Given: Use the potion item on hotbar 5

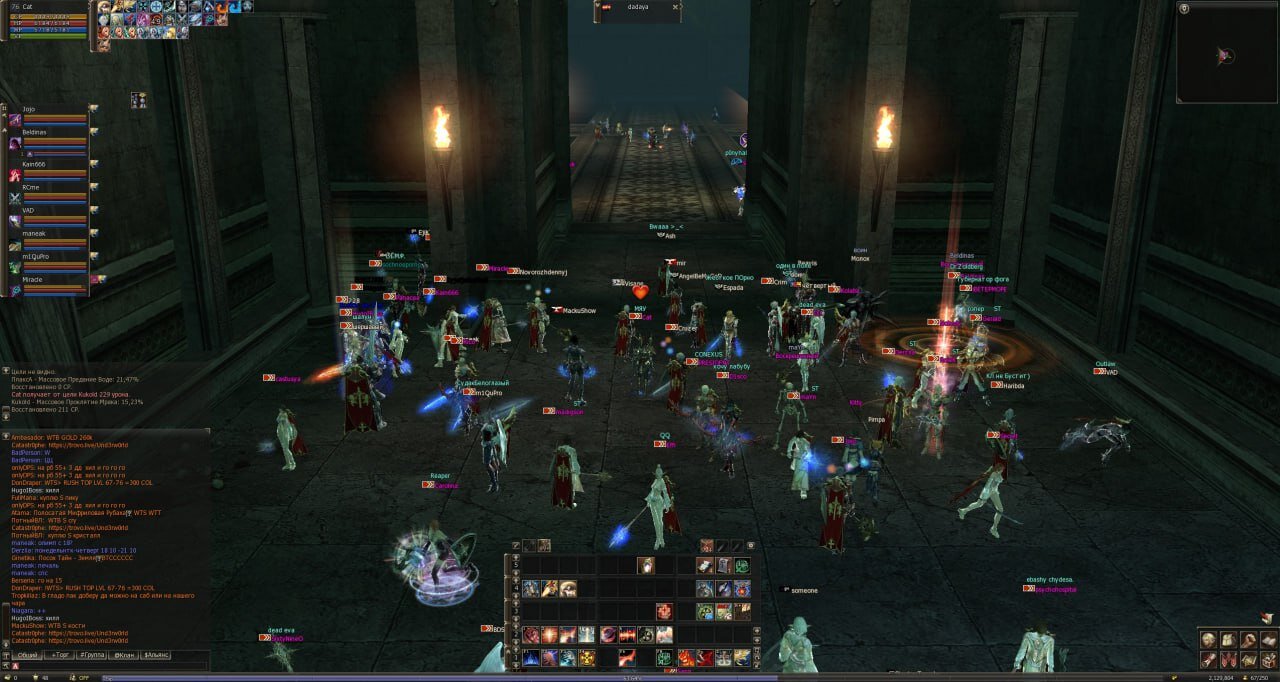Looking at the screenshot, I should [646, 565].
